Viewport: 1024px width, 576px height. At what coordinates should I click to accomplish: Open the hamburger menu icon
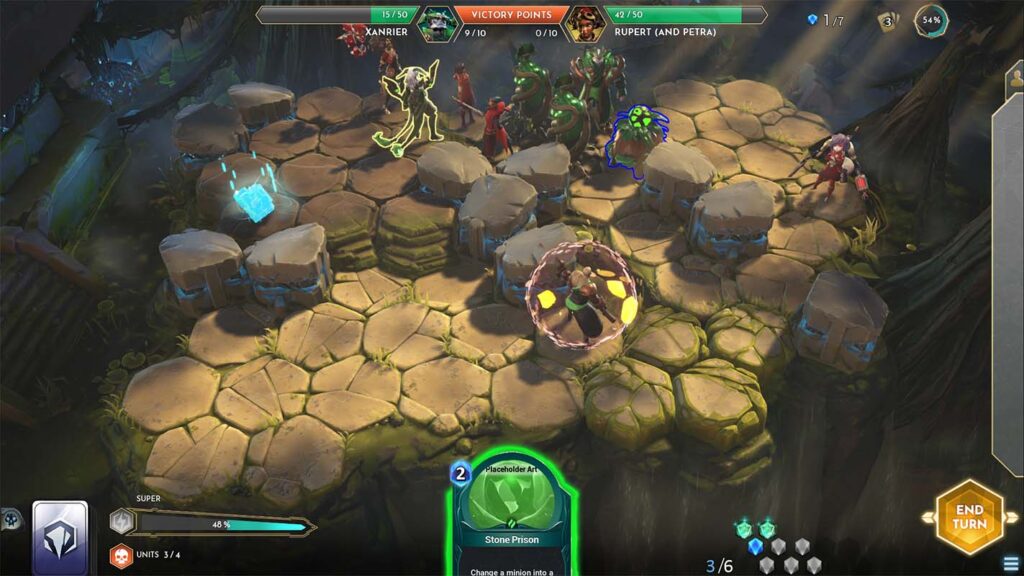(x=1012, y=564)
